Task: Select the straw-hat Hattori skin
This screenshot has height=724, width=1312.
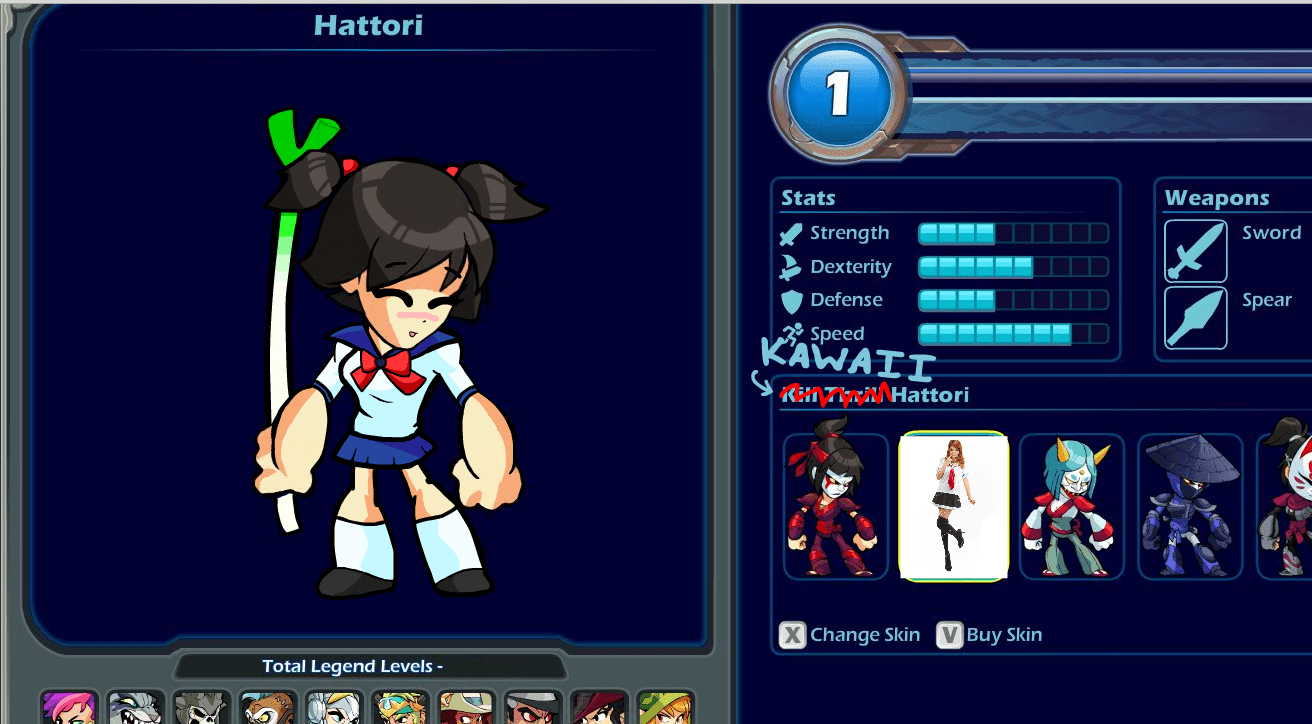Action: pos(1189,505)
